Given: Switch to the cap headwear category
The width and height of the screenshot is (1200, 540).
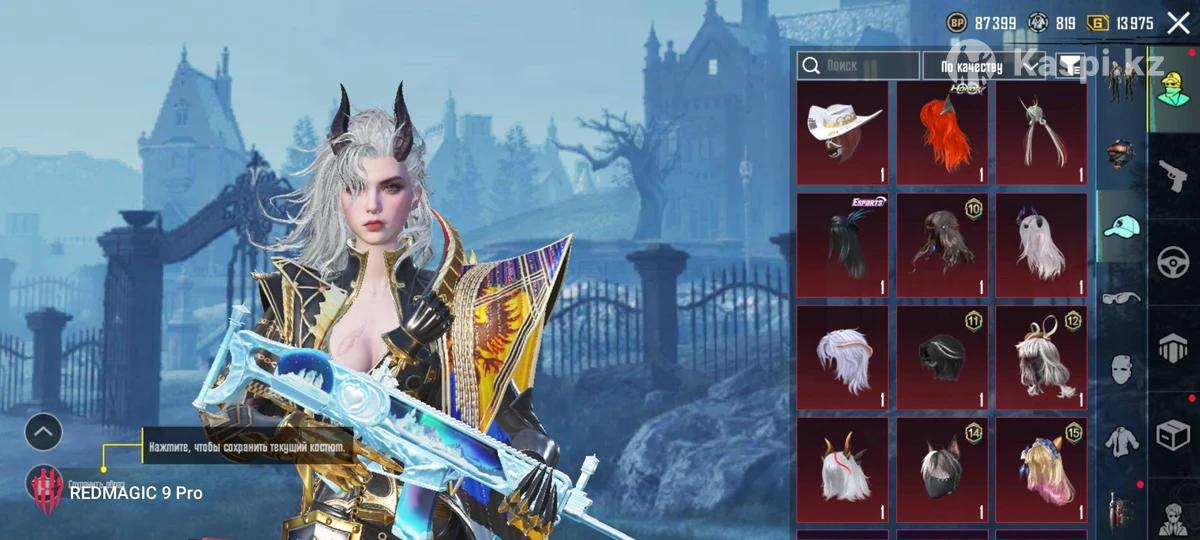Looking at the screenshot, I should tap(1121, 227).
